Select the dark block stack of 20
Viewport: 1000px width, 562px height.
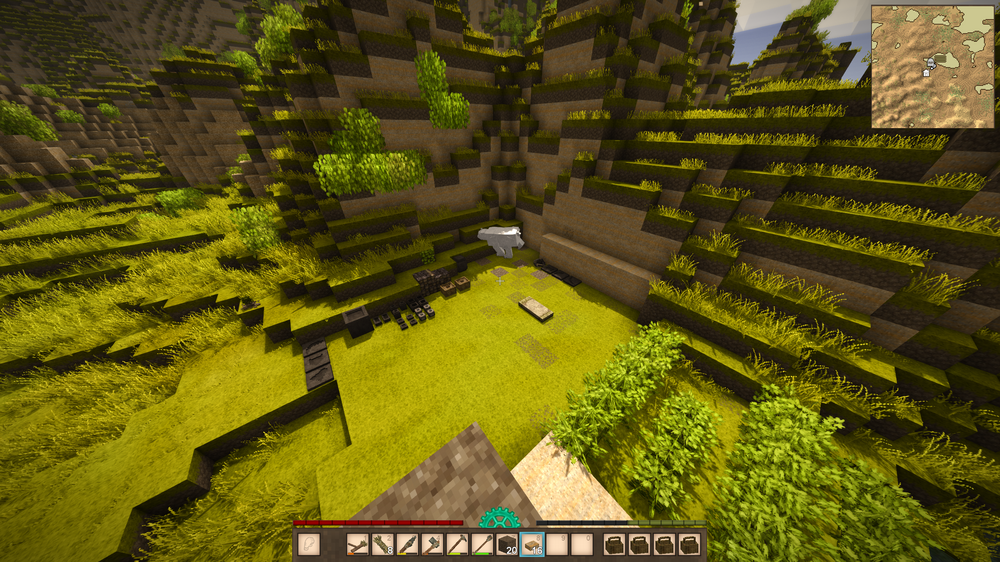pos(508,544)
